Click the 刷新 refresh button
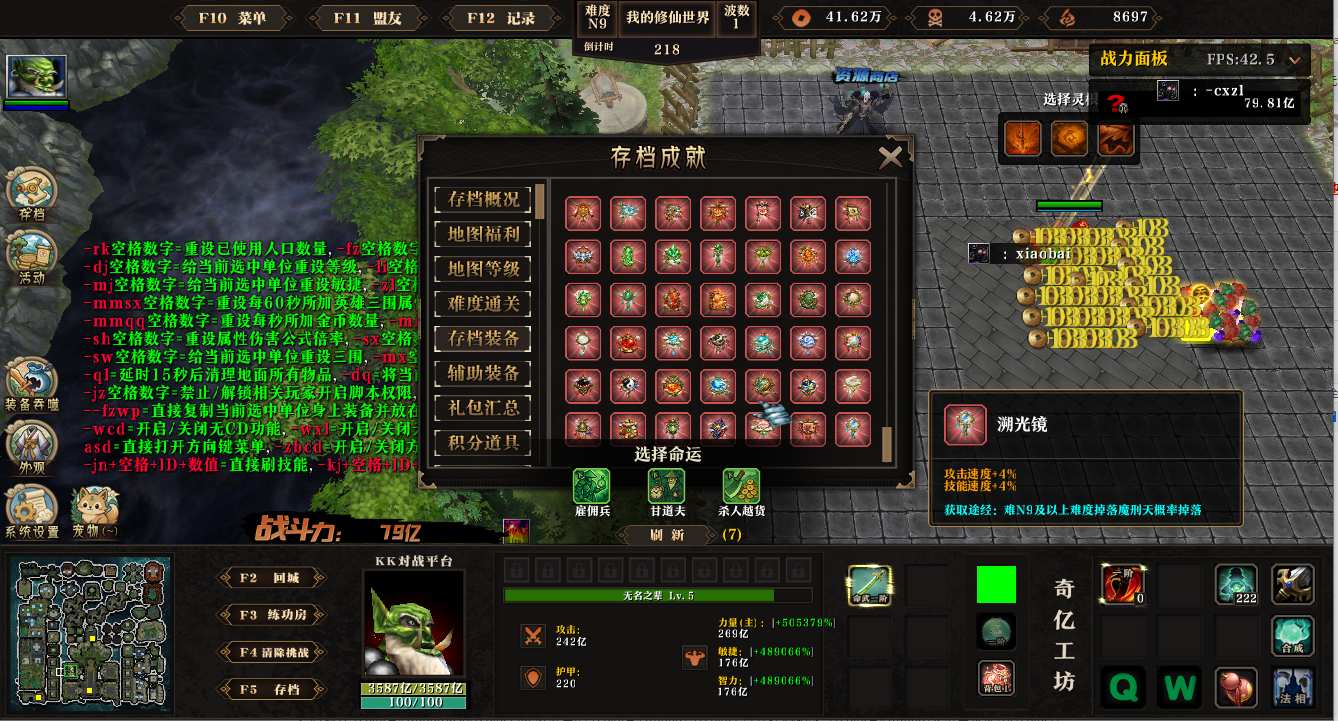 click(666, 535)
